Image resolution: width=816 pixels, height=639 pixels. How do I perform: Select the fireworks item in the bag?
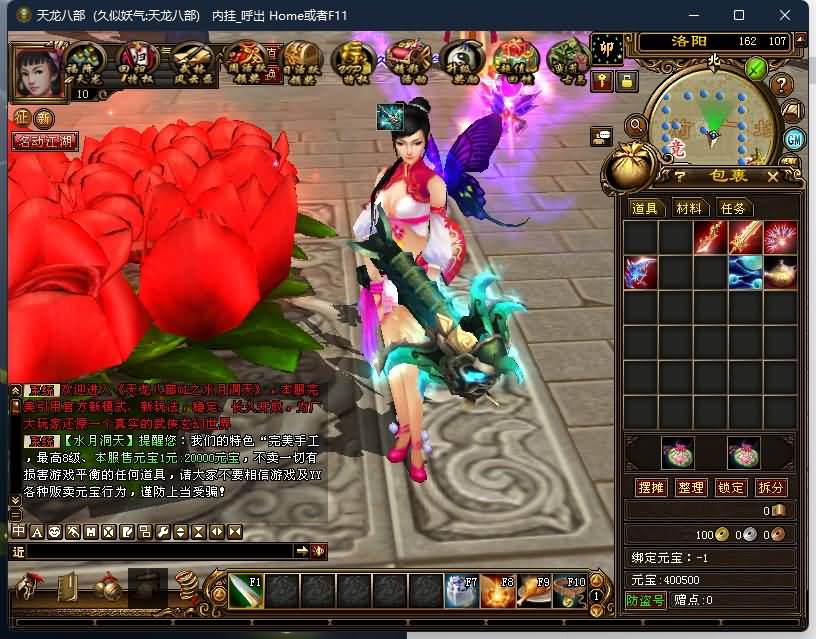[x=780, y=237]
